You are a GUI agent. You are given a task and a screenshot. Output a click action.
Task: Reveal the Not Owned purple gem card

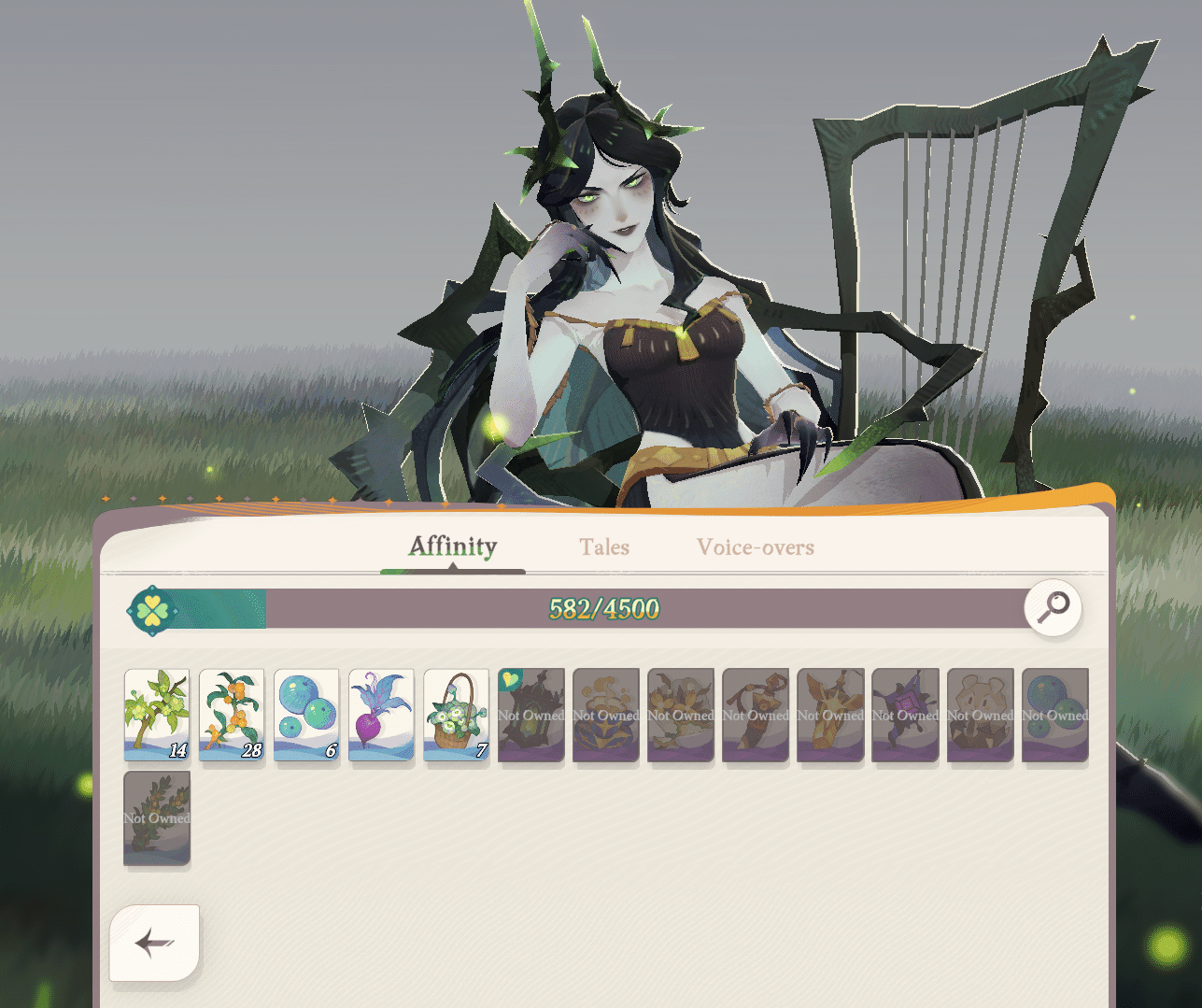pos(905,715)
